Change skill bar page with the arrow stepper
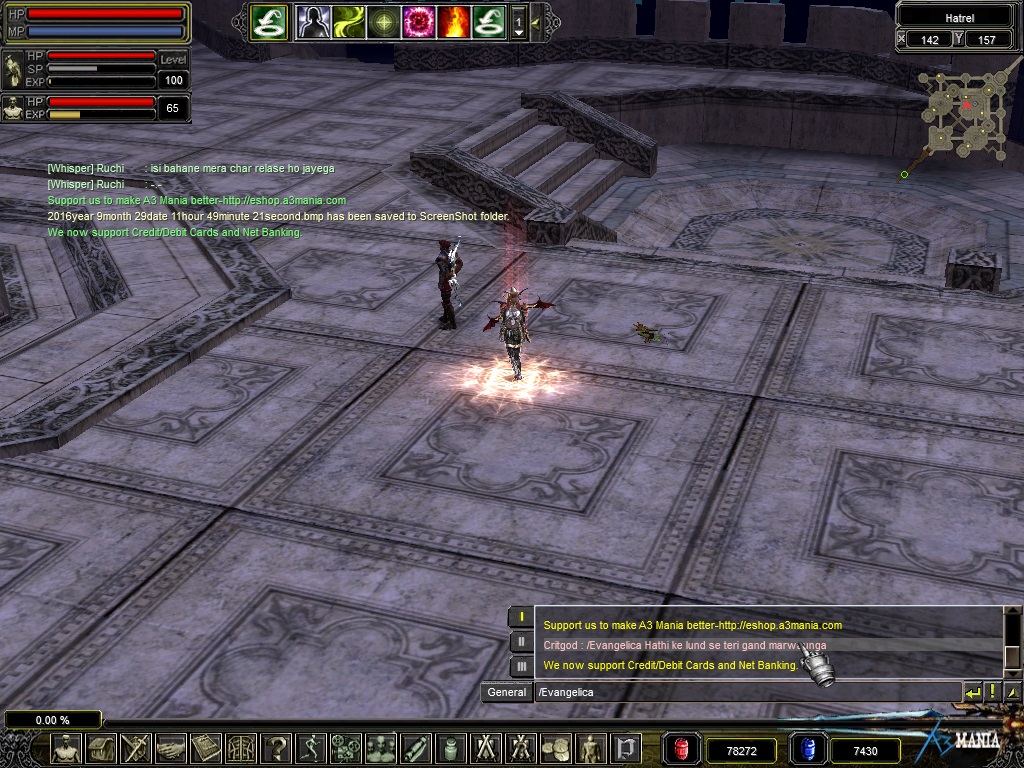 pos(519,22)
